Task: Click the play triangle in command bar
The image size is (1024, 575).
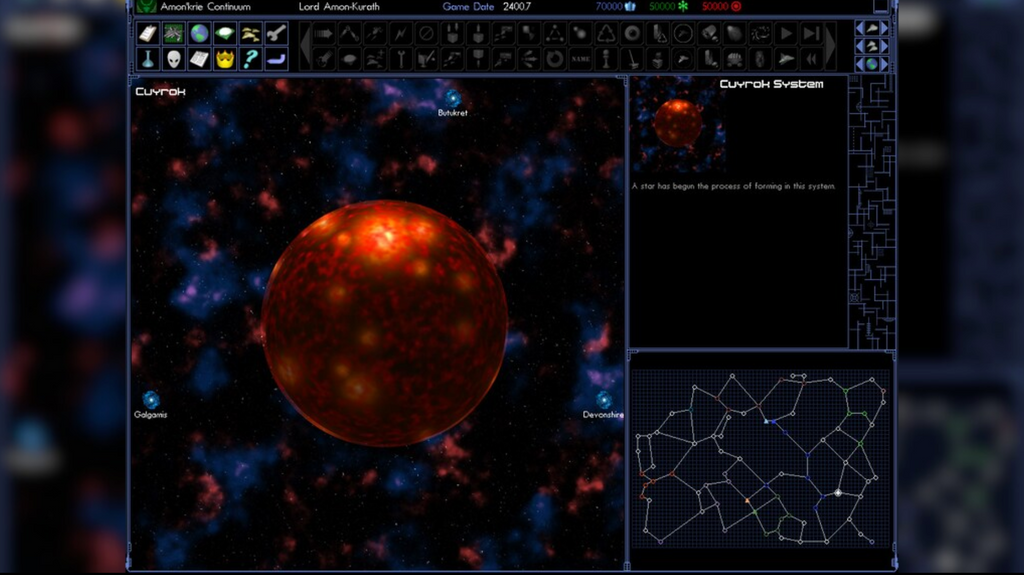Action: coord(787,34)
